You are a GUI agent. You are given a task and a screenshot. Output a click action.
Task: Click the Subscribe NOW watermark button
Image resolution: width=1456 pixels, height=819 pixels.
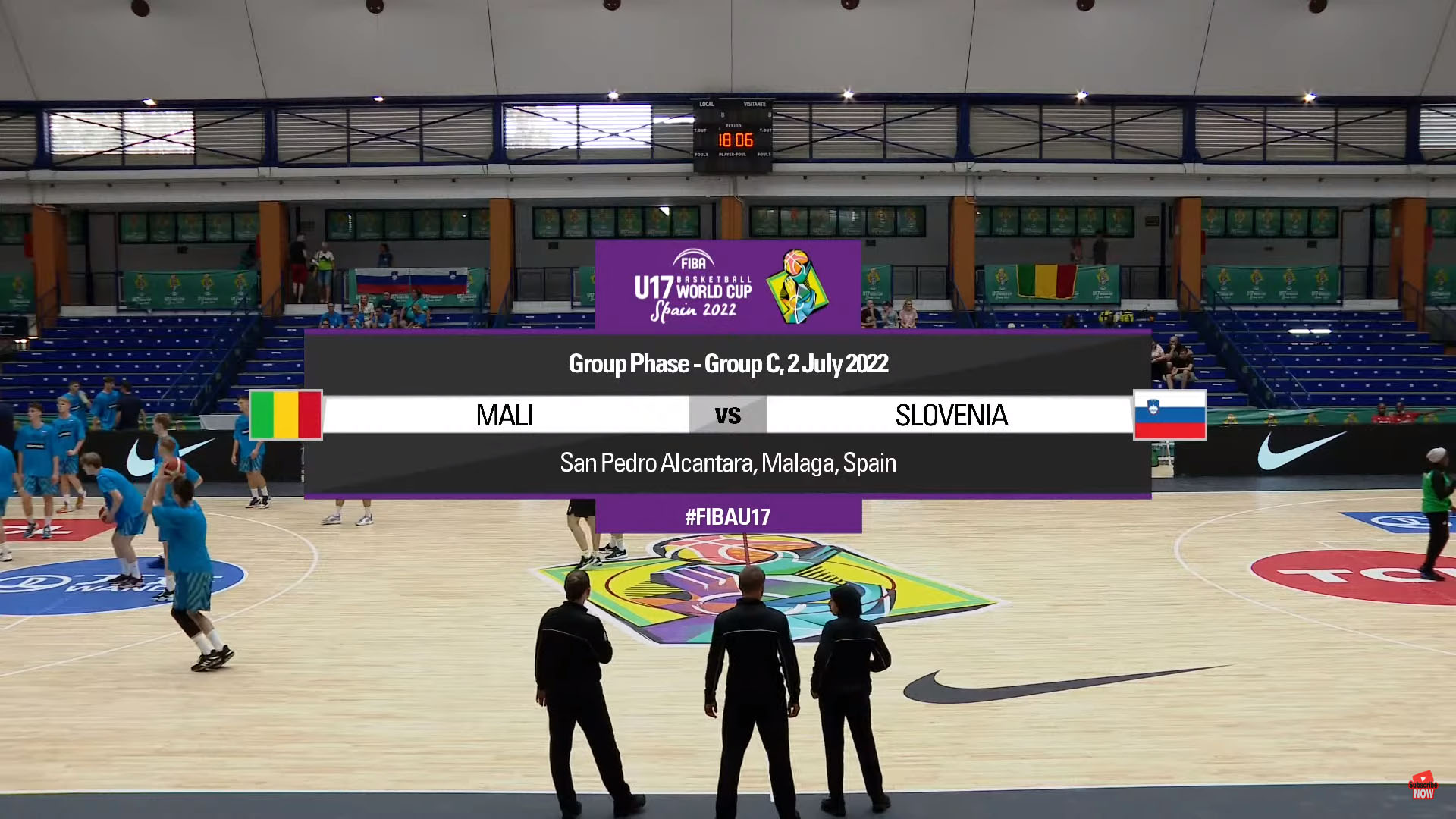pyautogui.click(x=1423, y=786)
